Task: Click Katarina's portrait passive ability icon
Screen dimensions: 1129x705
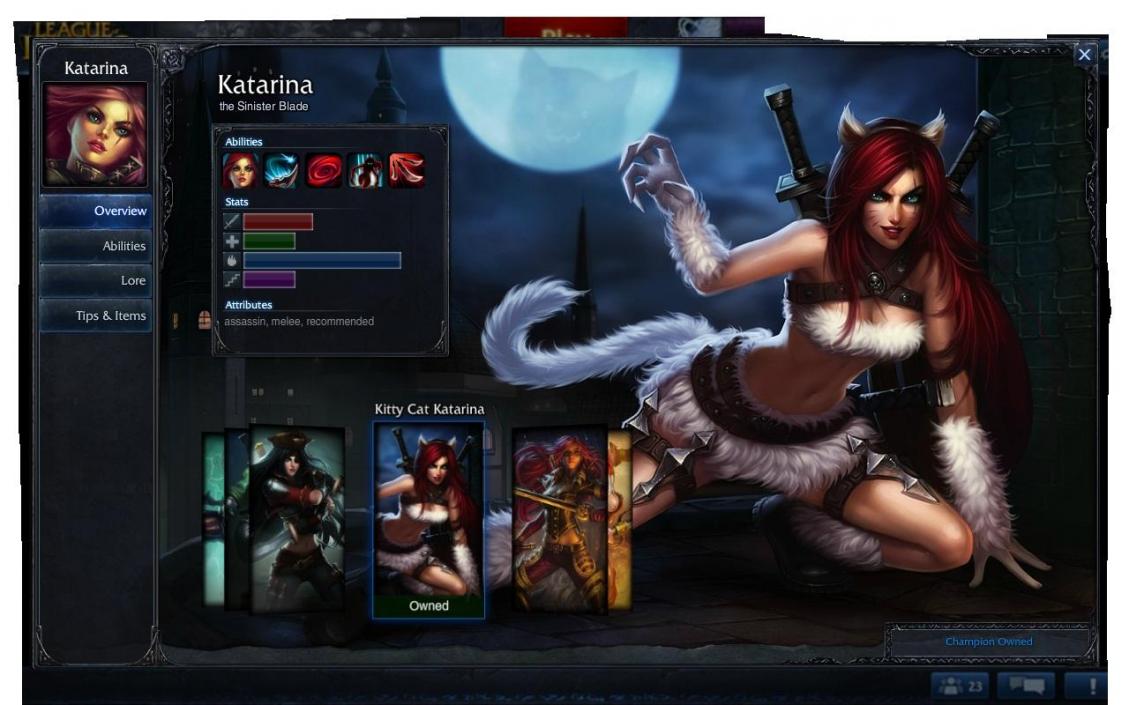Action: point(239,171)
